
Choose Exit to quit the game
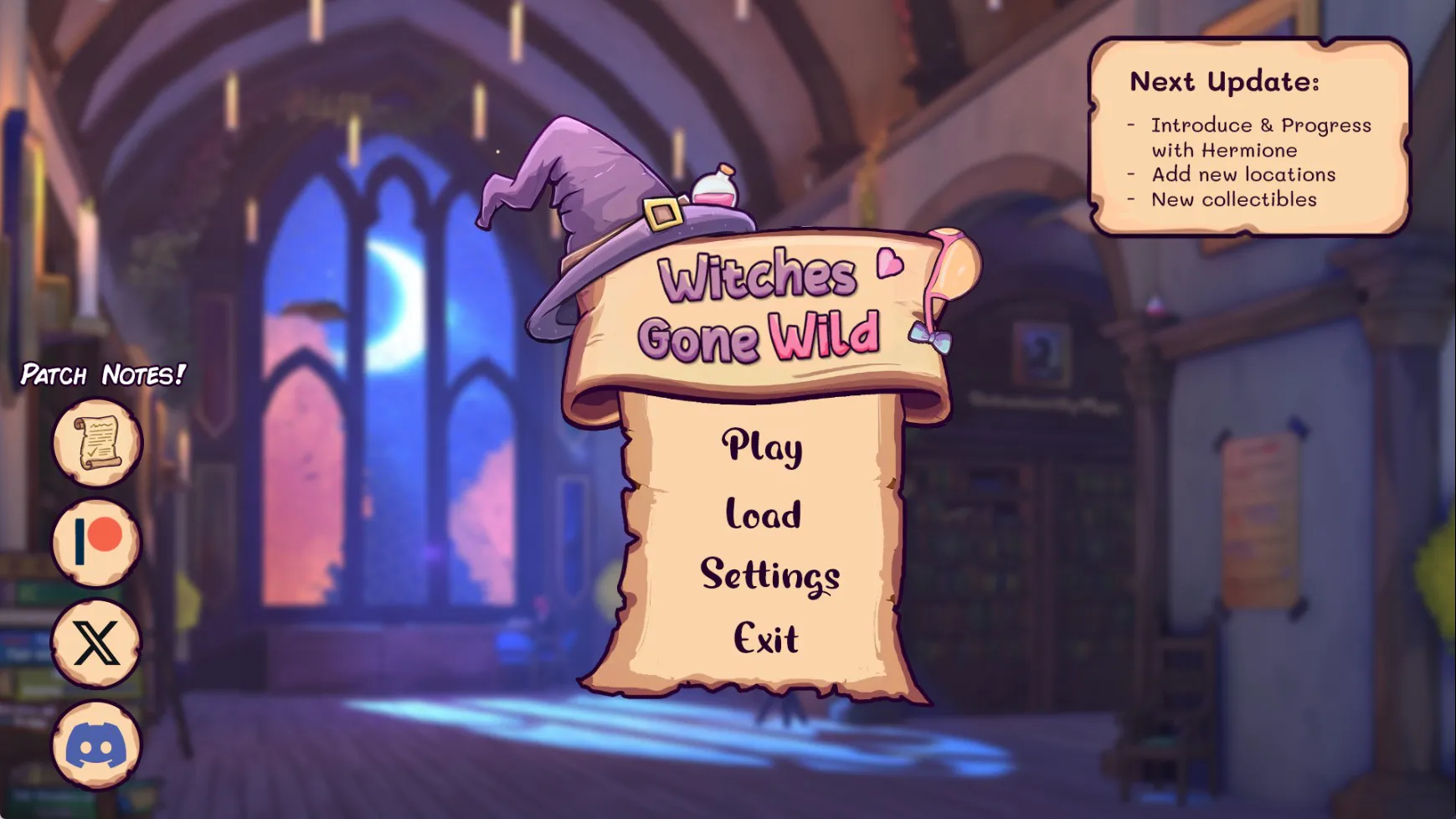coord(765,638)
